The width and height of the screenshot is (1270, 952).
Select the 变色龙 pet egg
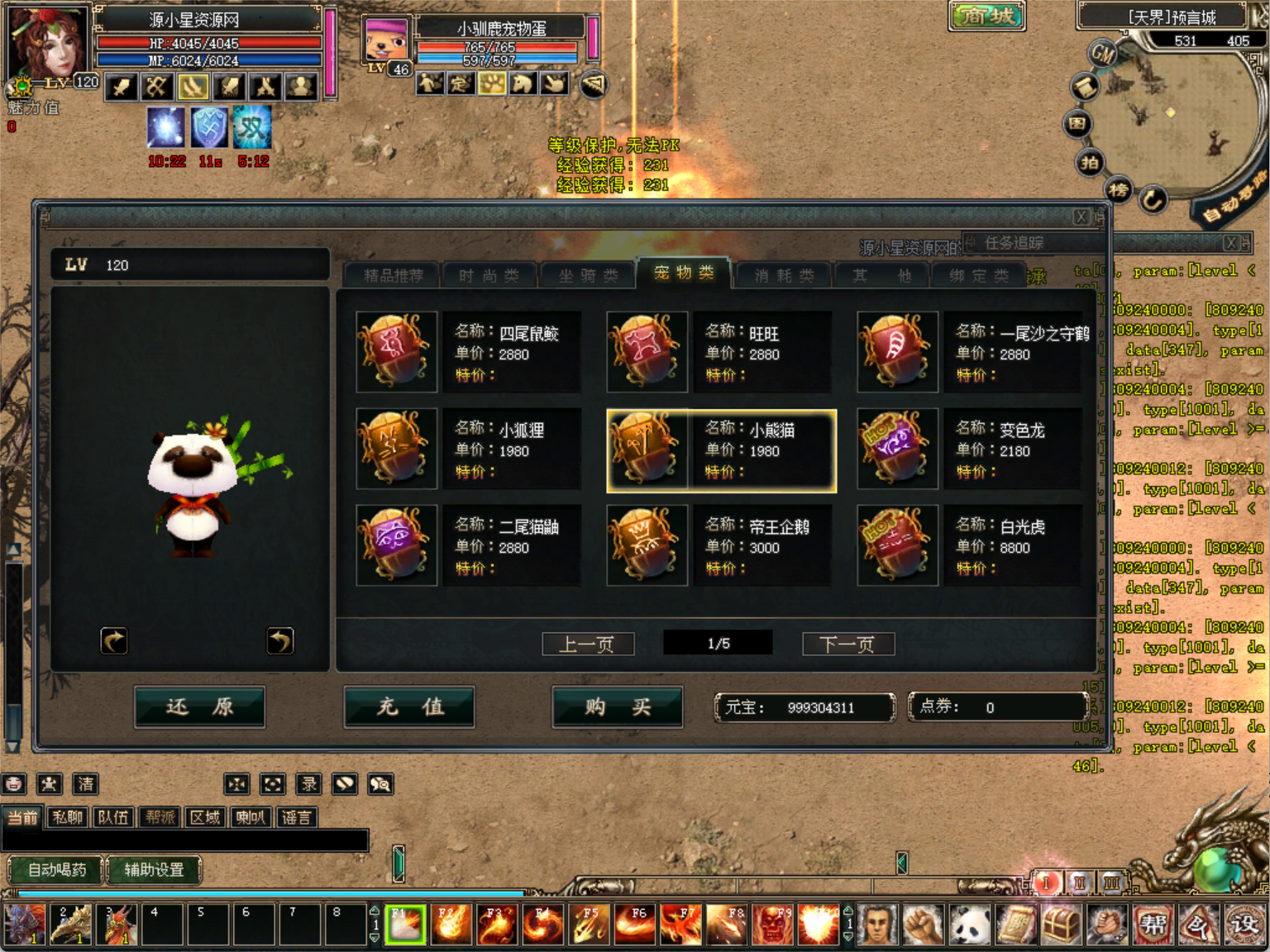897,448
